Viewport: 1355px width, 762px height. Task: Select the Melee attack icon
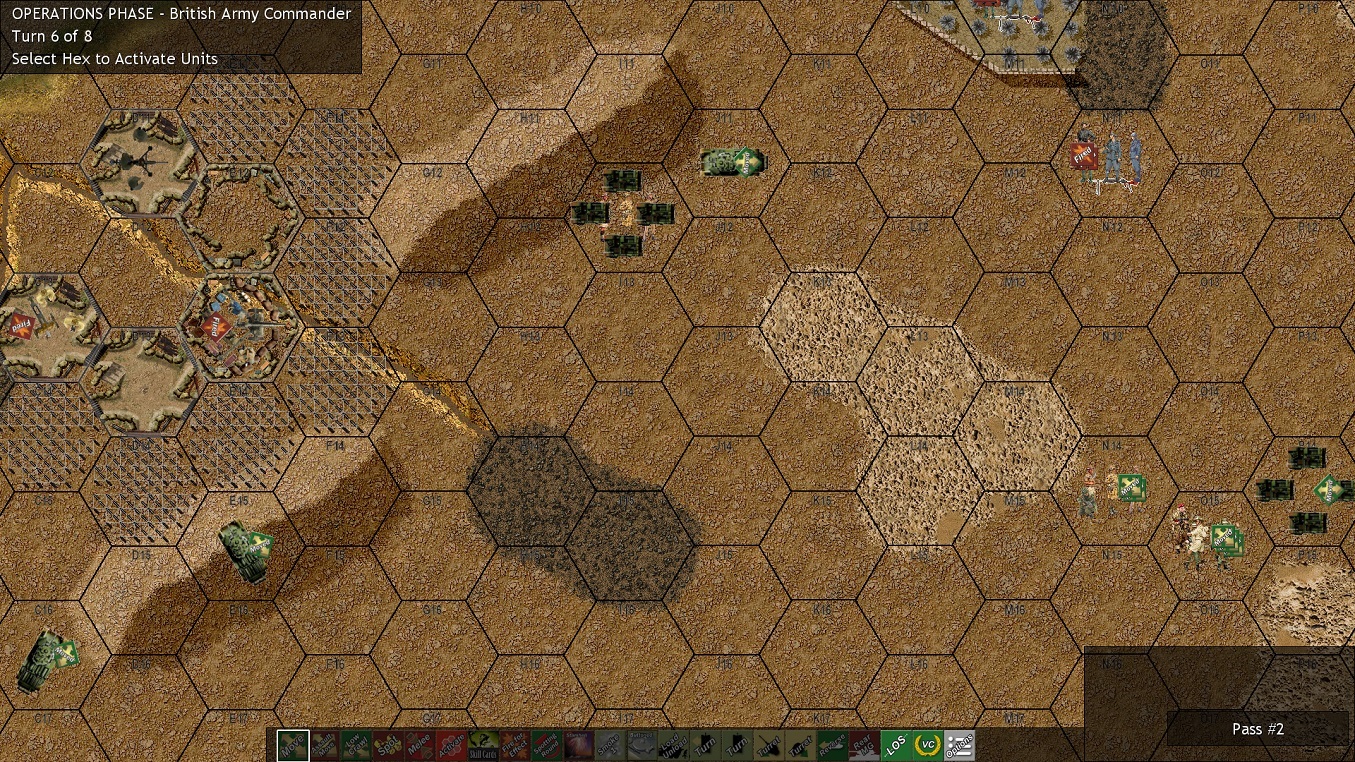coord(421,745)
